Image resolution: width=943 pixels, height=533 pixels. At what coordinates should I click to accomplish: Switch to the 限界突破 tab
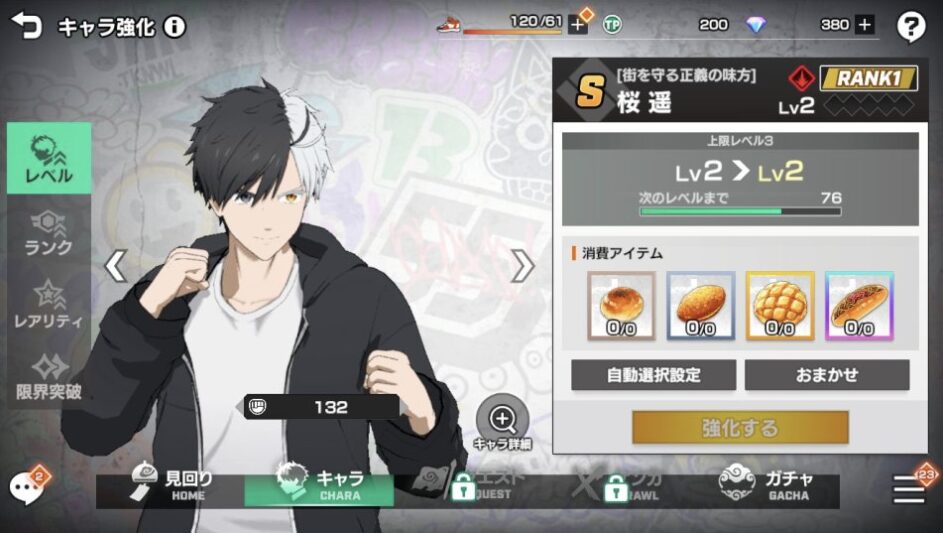(x=49, y=376)
